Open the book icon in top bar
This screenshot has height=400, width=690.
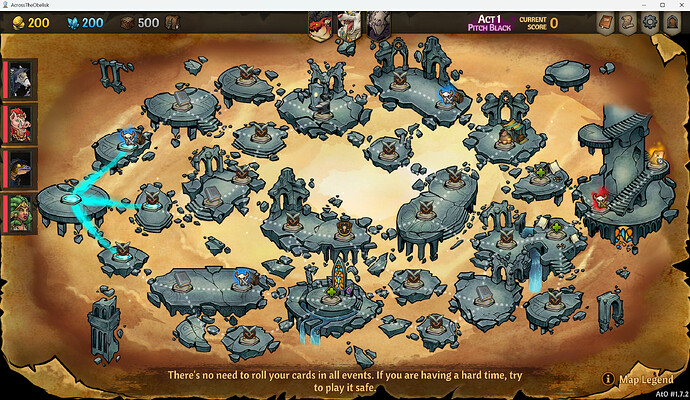click(x=605, y=23)
